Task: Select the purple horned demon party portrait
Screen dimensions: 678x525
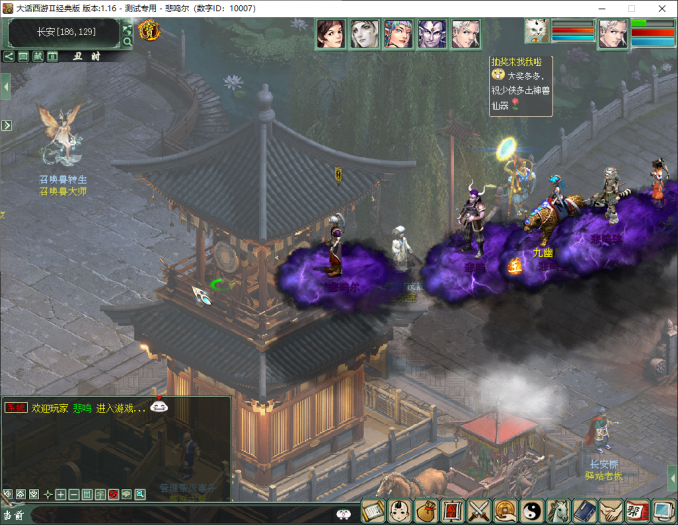Action: coord(432,34)
